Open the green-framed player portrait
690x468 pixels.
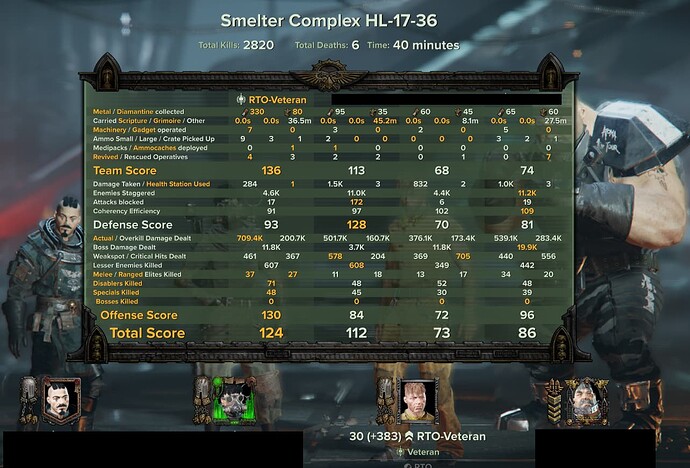[236, 400]
